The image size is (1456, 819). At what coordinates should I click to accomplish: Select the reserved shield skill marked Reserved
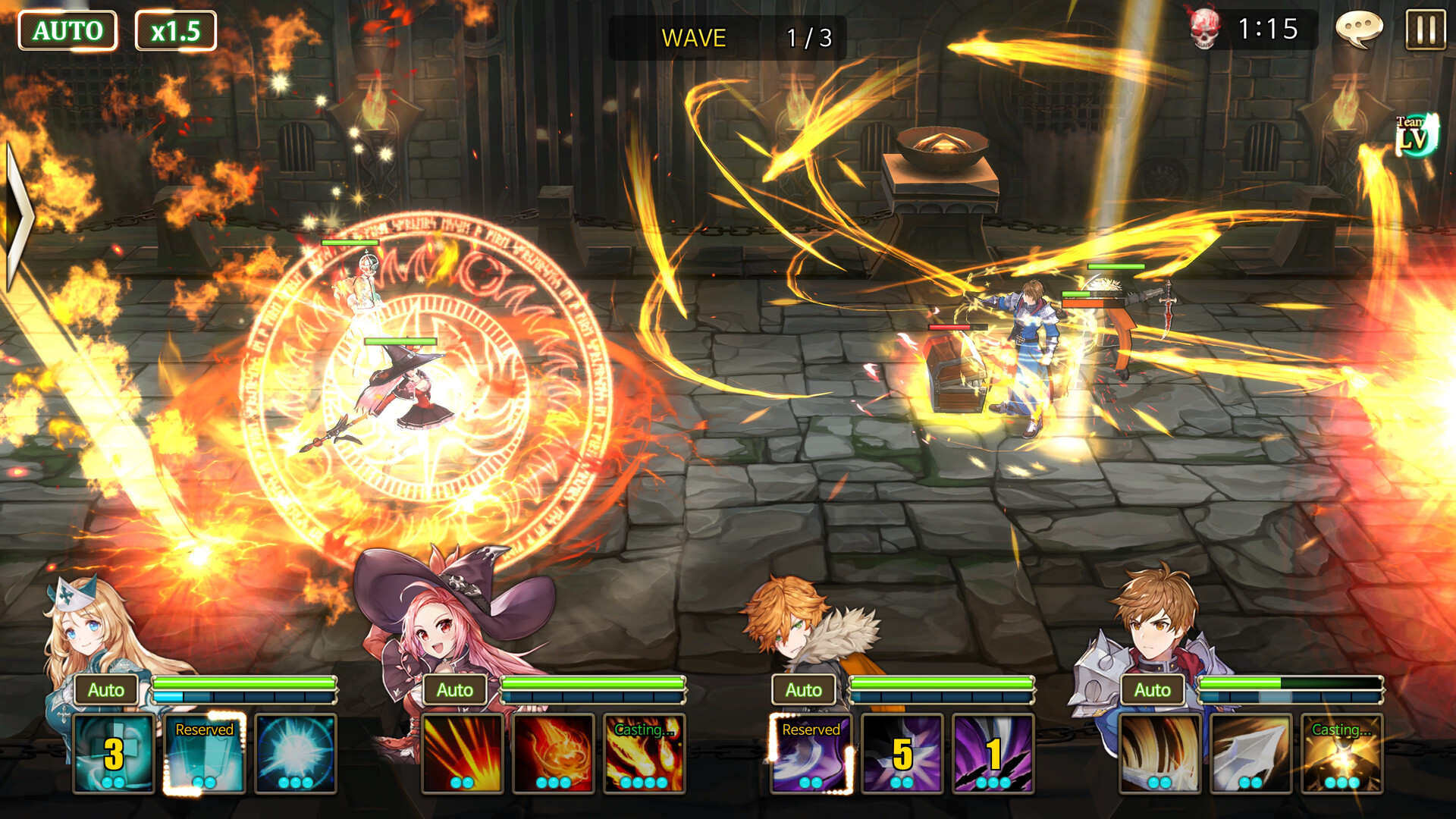pyautogui.click(x=203, y=752)
